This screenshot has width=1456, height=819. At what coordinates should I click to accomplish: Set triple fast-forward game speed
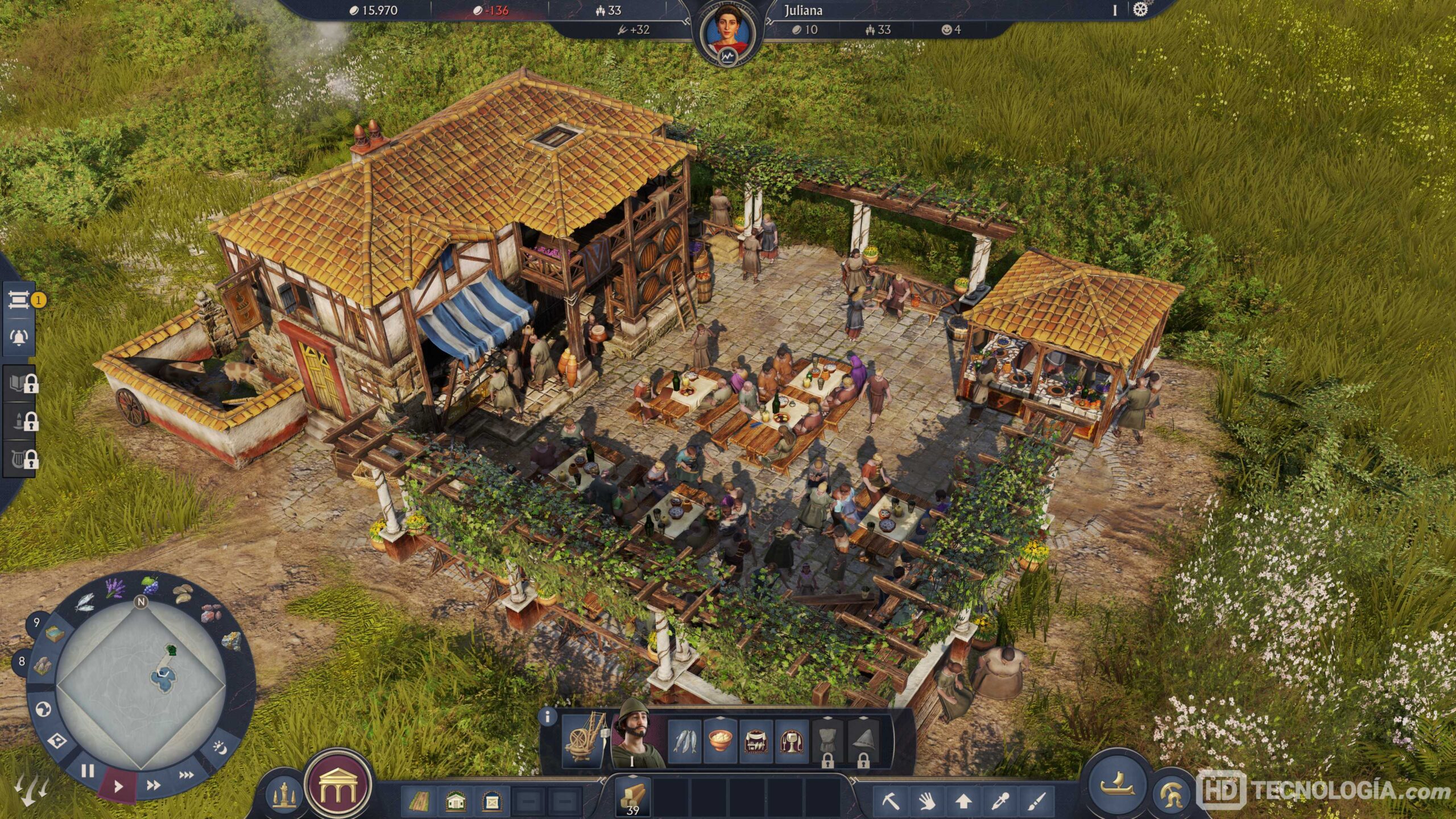[186, 775]
